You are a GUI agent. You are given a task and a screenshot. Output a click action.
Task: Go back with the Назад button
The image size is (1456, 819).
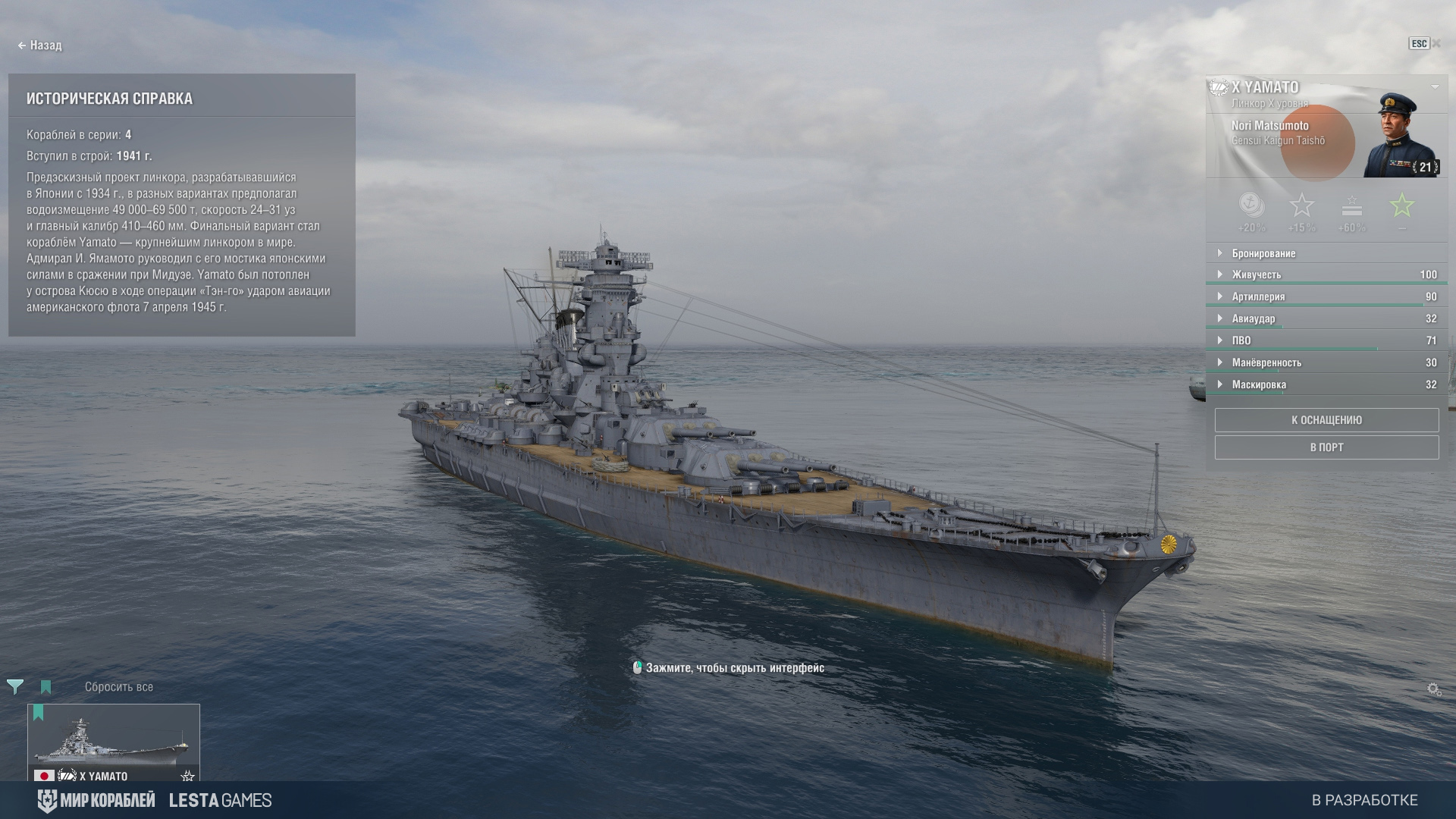coord(40,45)
